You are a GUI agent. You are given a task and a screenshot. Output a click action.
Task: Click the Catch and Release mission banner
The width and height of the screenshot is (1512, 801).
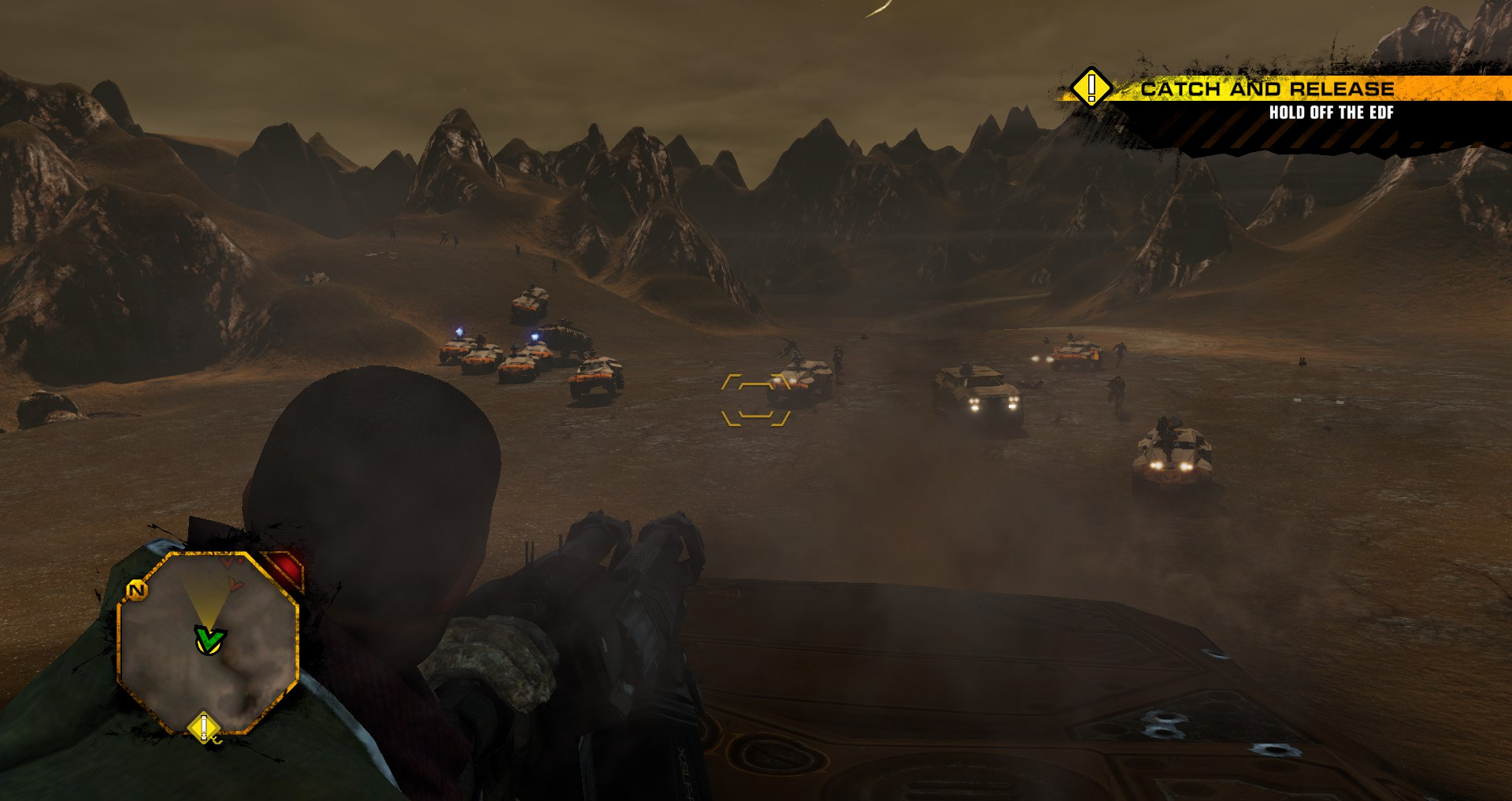click(x=1266, y=88)
